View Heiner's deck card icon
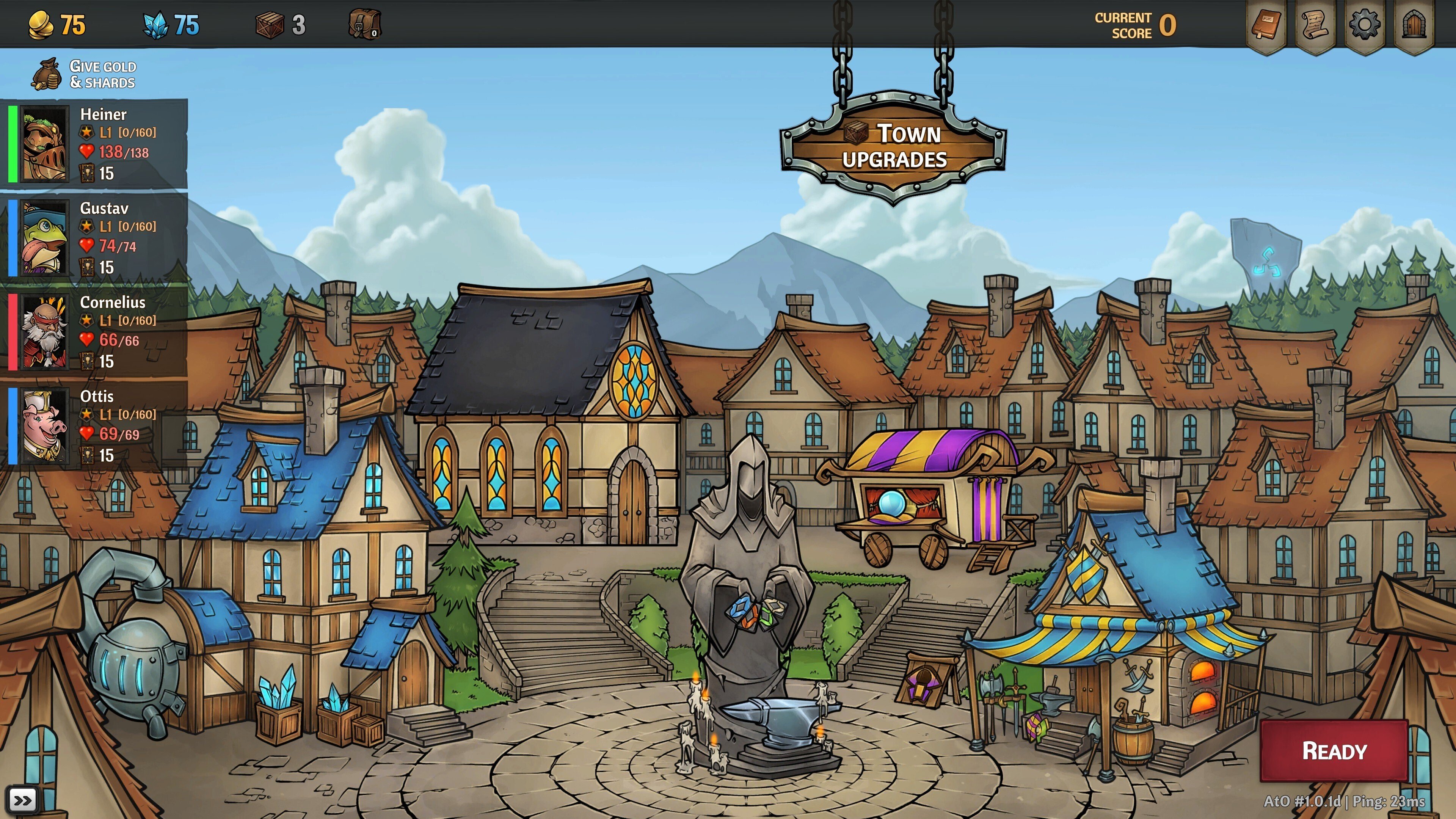 (x=87, y=173)
